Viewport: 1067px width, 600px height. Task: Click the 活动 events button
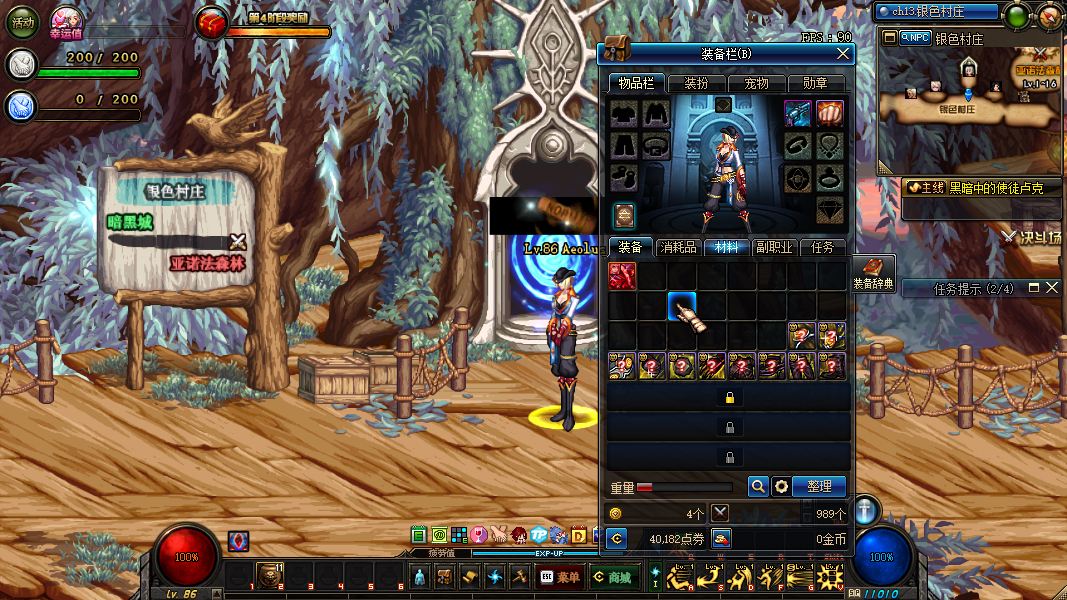(x=23, y=21)
